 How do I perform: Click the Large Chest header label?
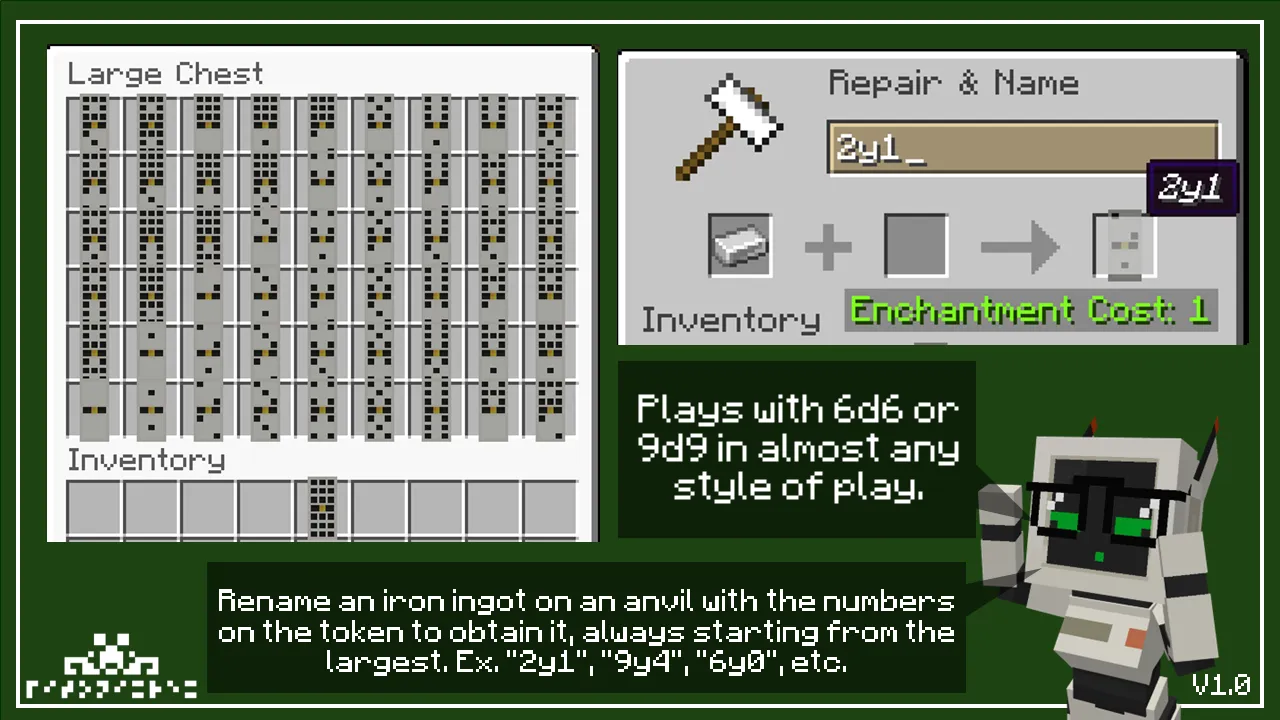click(164, 72)
